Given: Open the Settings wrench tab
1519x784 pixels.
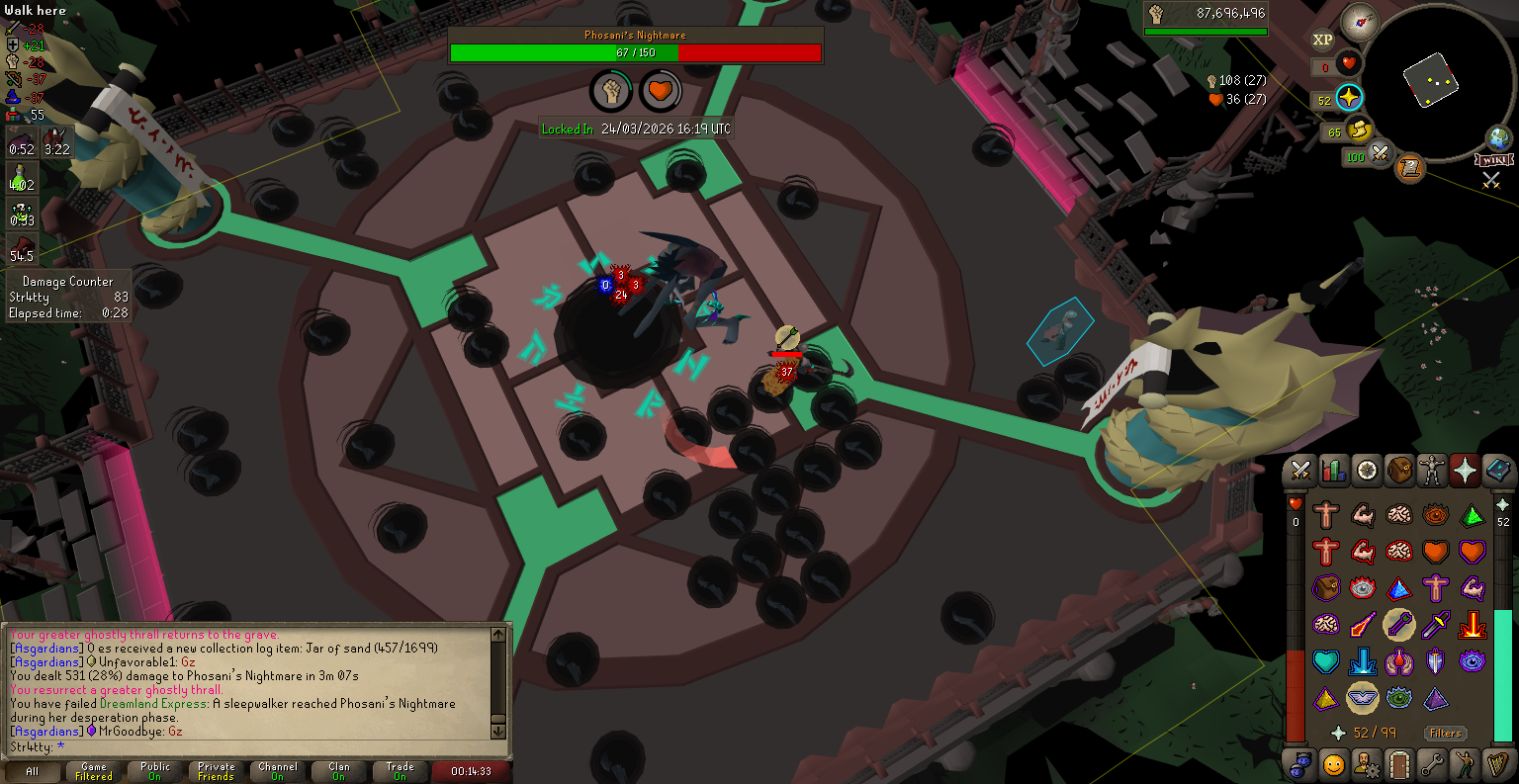Looking at the screenshot, I should [1432, 764].
